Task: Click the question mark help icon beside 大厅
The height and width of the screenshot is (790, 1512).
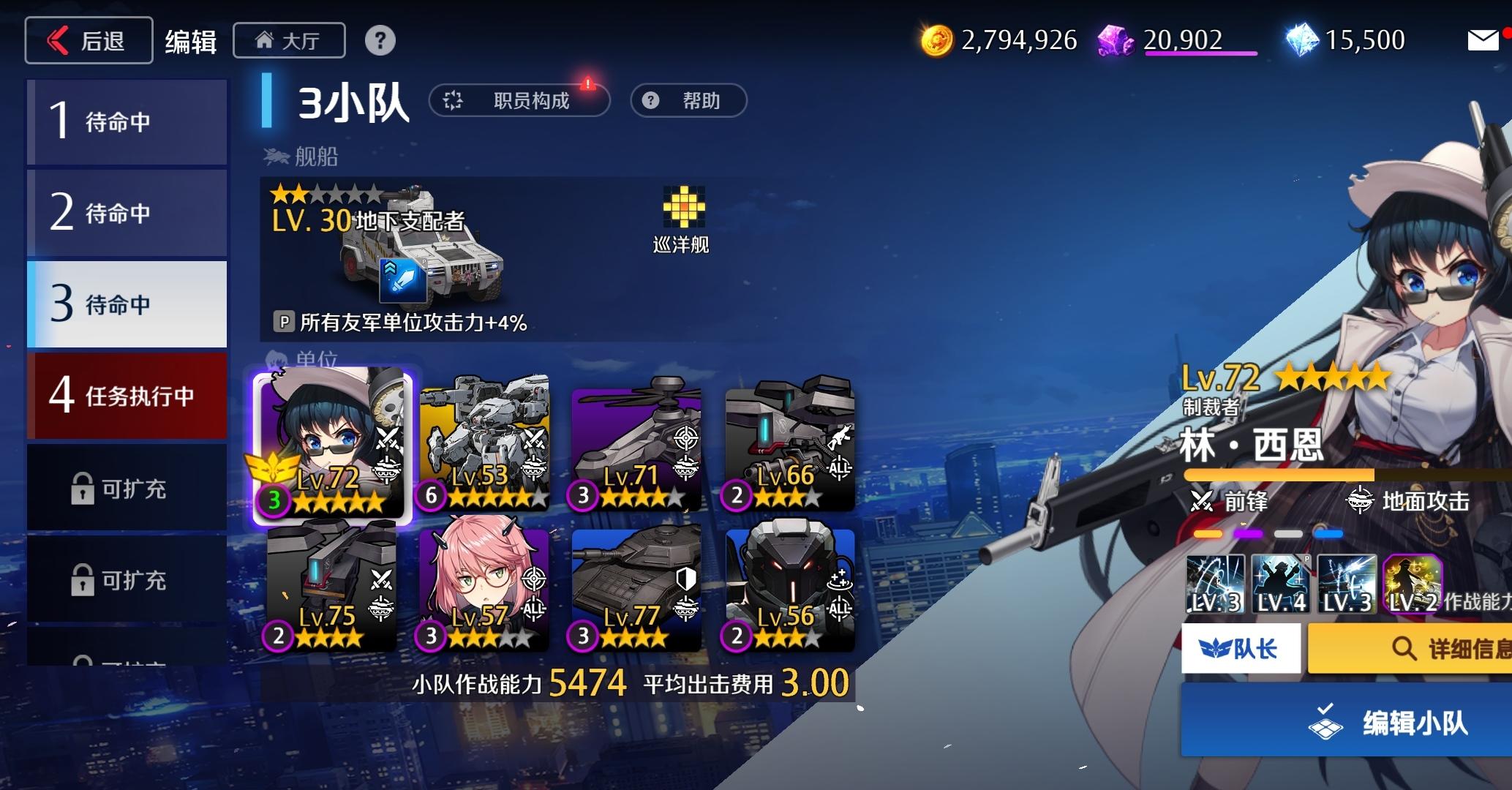Action: click(380, 40)
